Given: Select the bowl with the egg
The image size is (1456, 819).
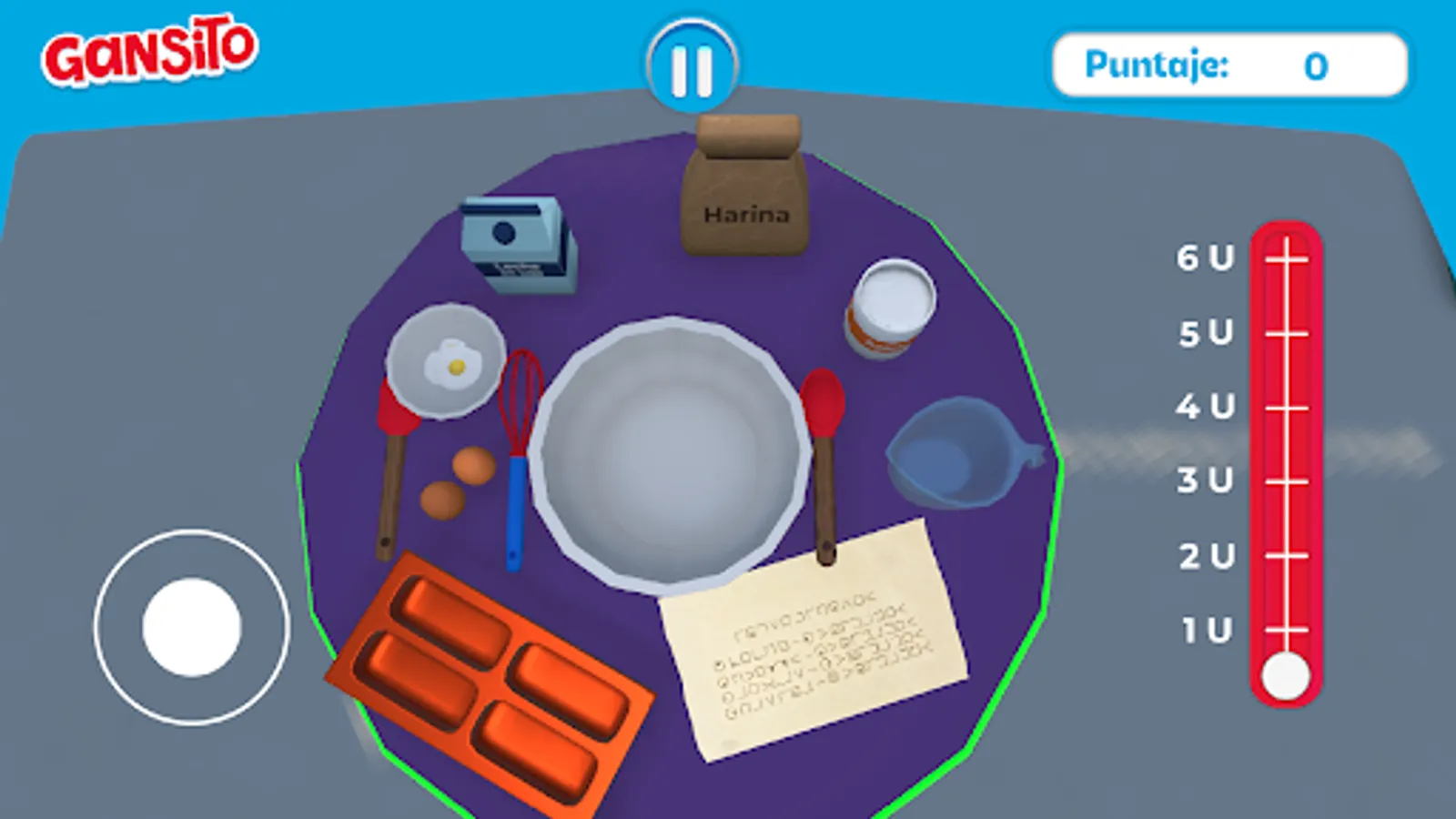Looking at the screenshot, I should click(x=446, y=364).
